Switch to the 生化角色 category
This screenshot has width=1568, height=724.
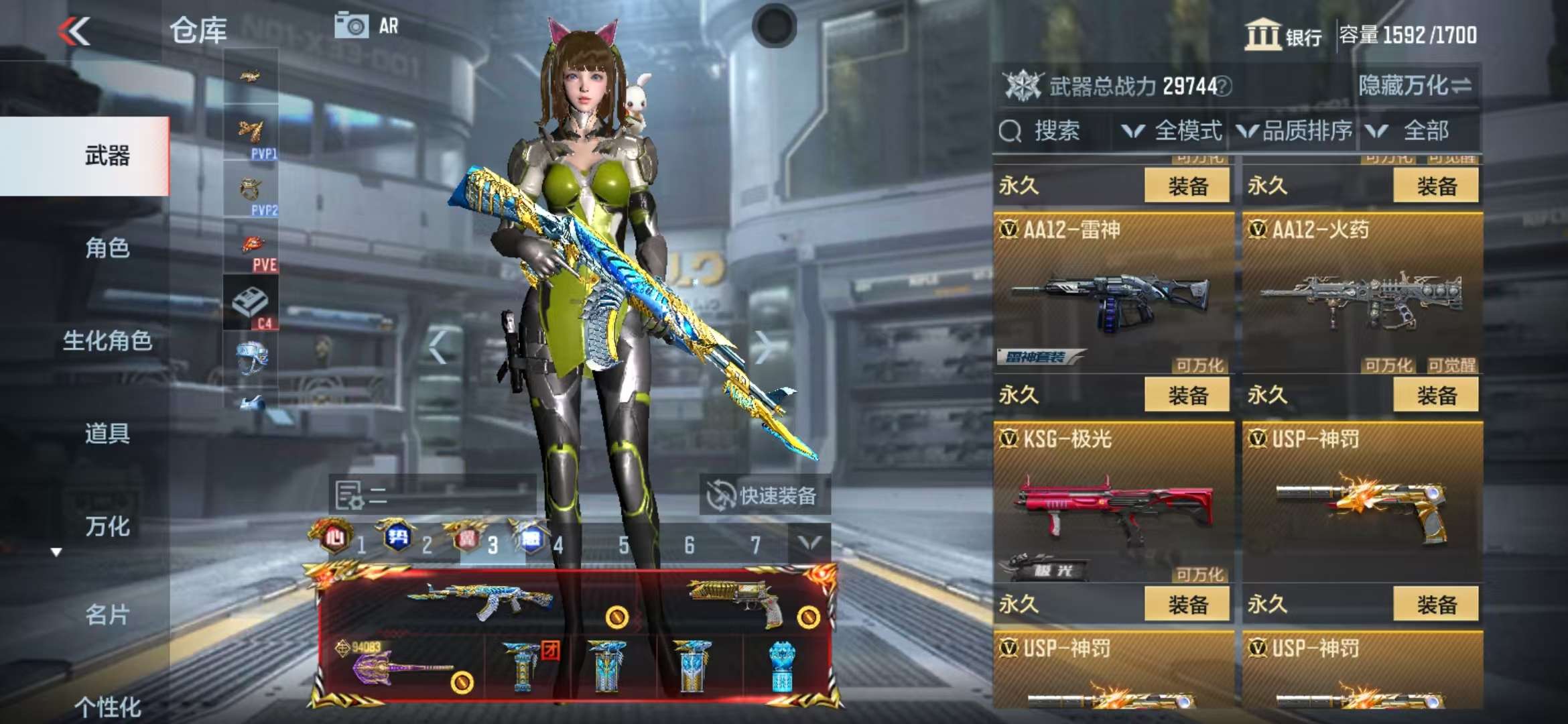tap(107, 341)
